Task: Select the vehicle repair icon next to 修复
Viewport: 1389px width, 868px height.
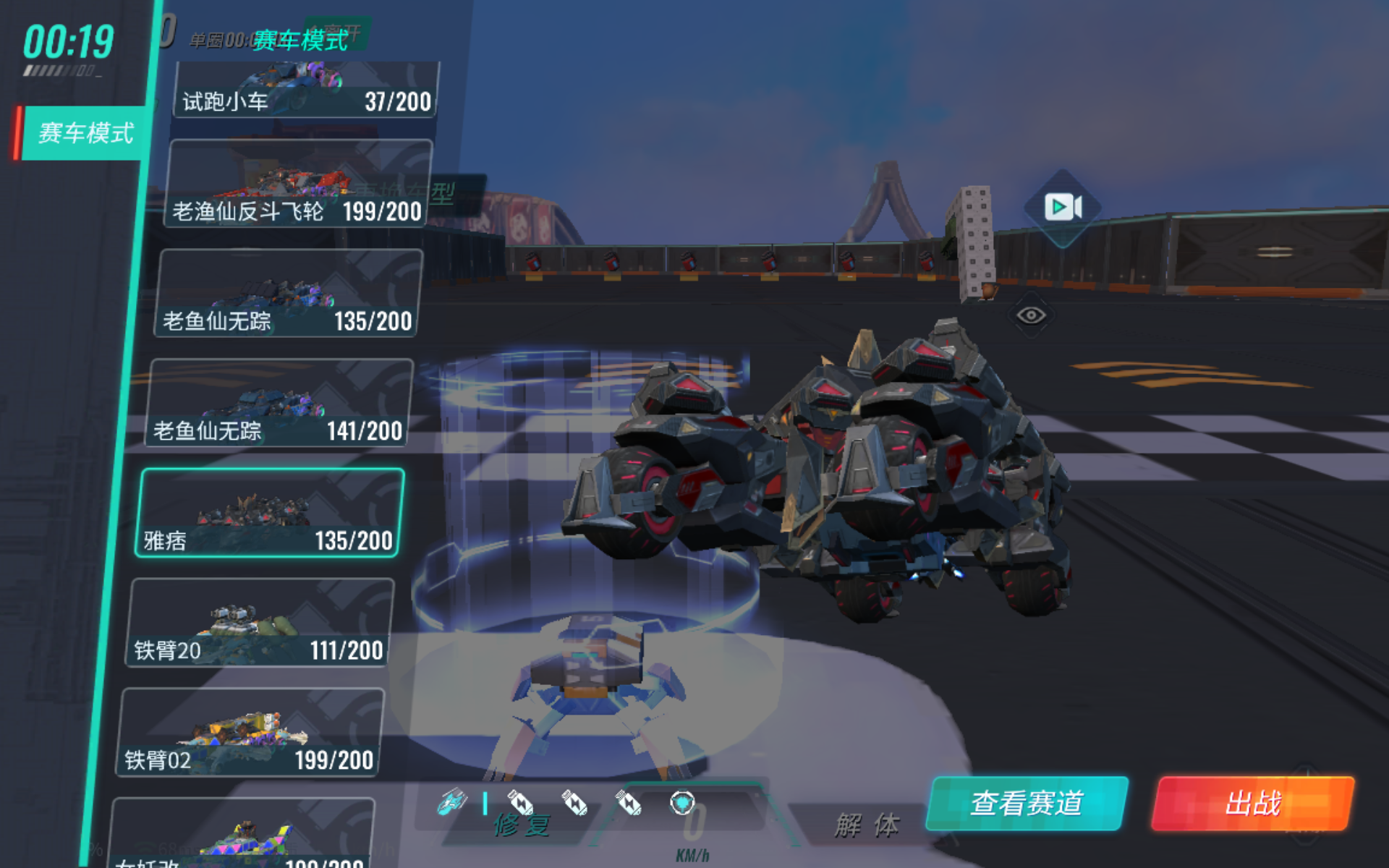Action: coord(452,803)
